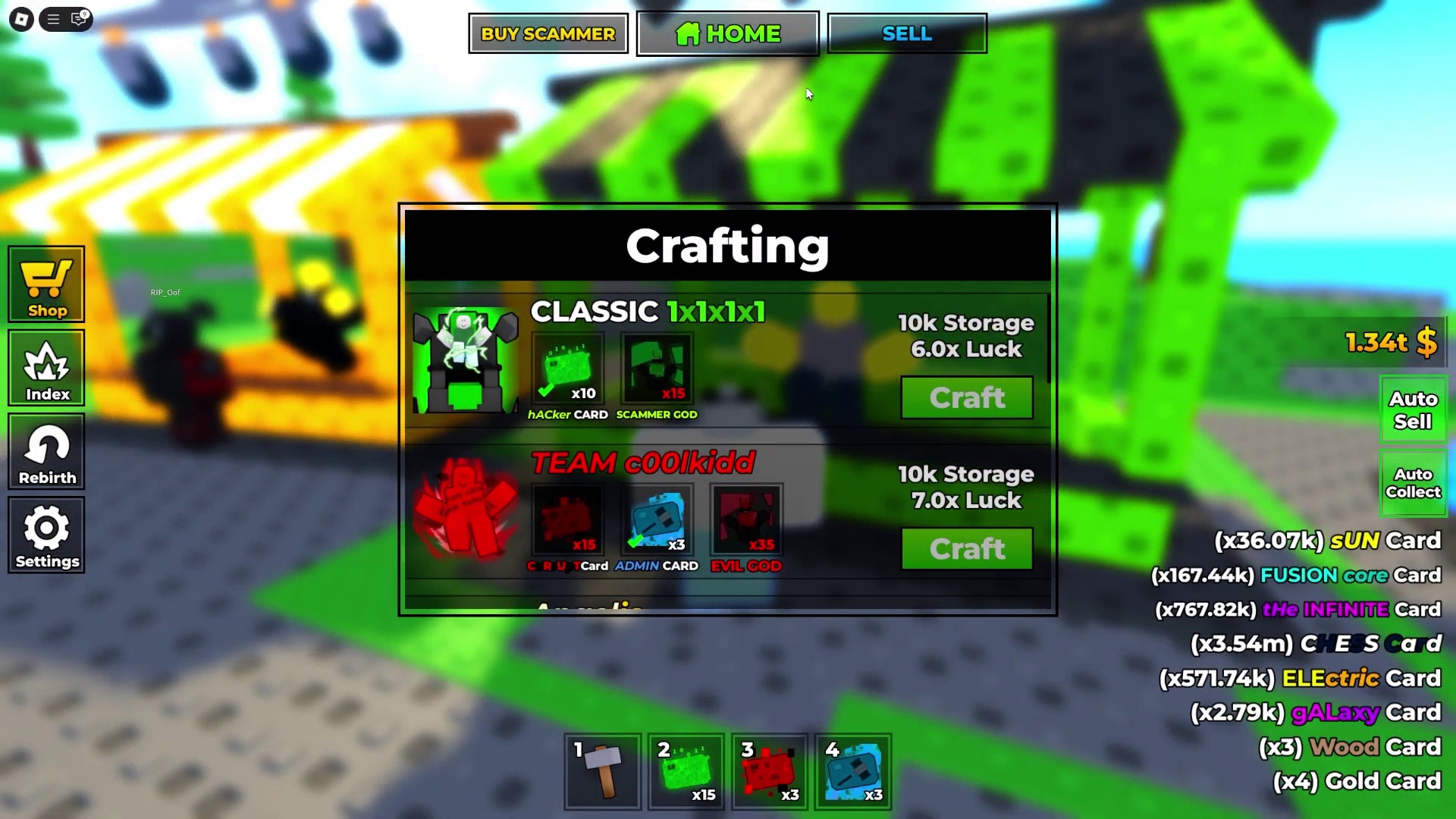Select the hammer in hotbar slot 1

coord(603,772)
